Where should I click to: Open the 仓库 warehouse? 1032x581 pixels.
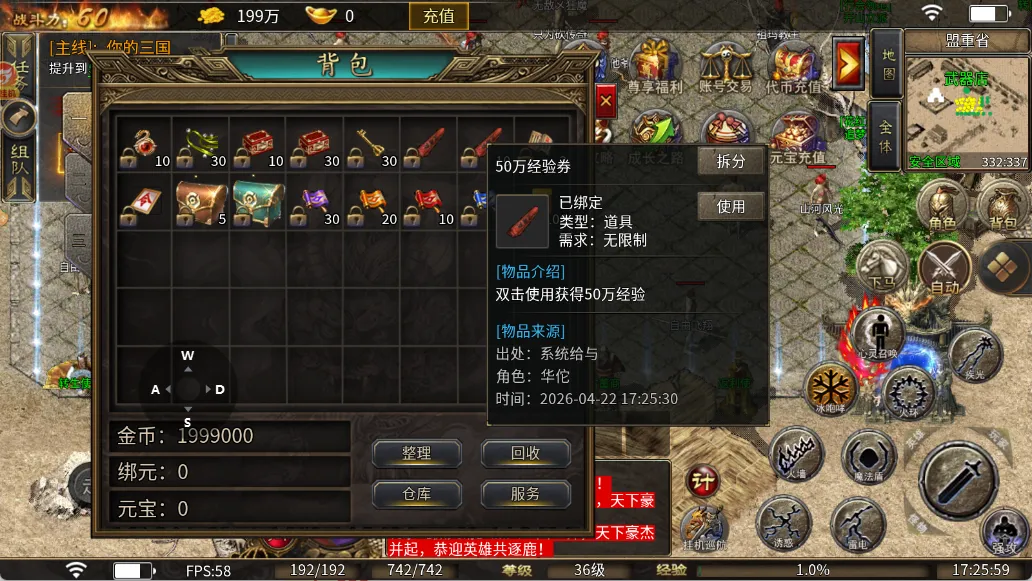(x=416, y=493)
